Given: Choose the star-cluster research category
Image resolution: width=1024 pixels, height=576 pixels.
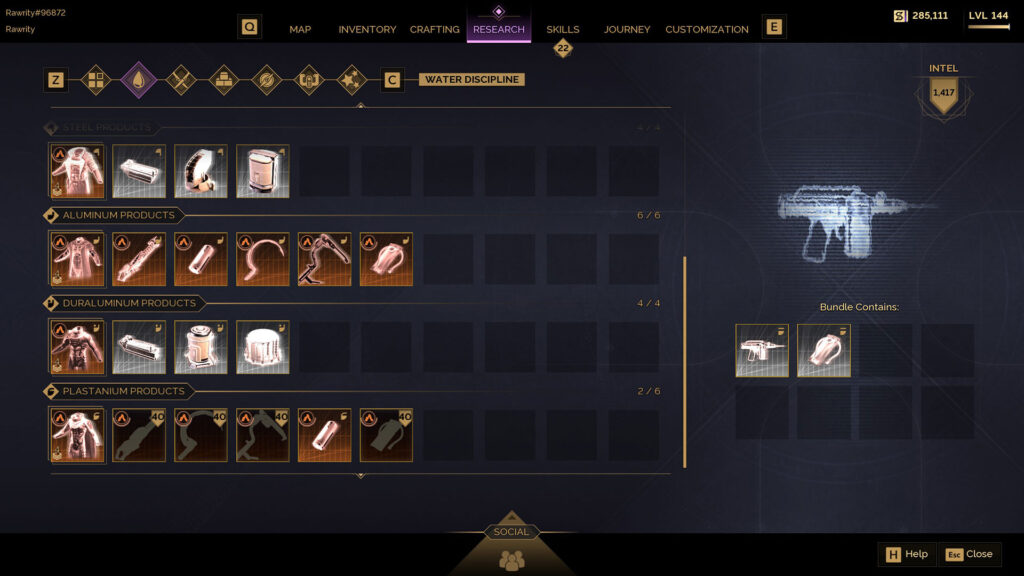Looking at the screenshot, I should tap(351, 79).
